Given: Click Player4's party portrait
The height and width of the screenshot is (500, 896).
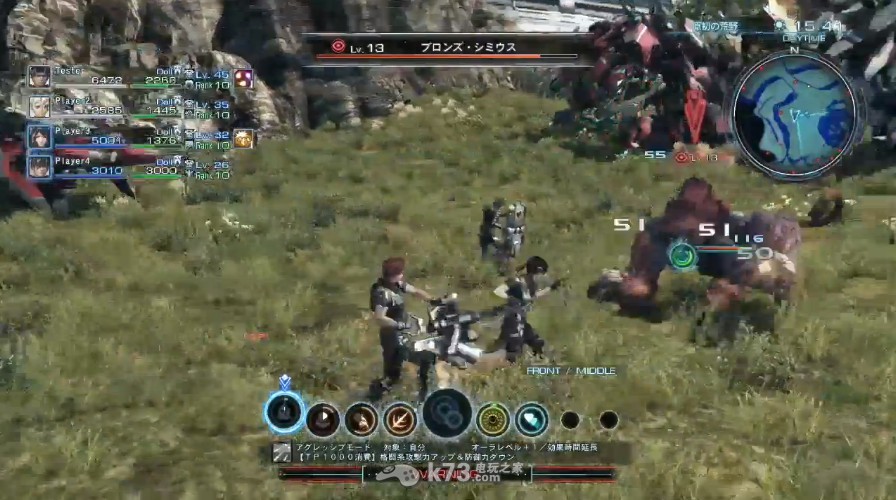Looking at the screenshot, I should click(39, 166).
